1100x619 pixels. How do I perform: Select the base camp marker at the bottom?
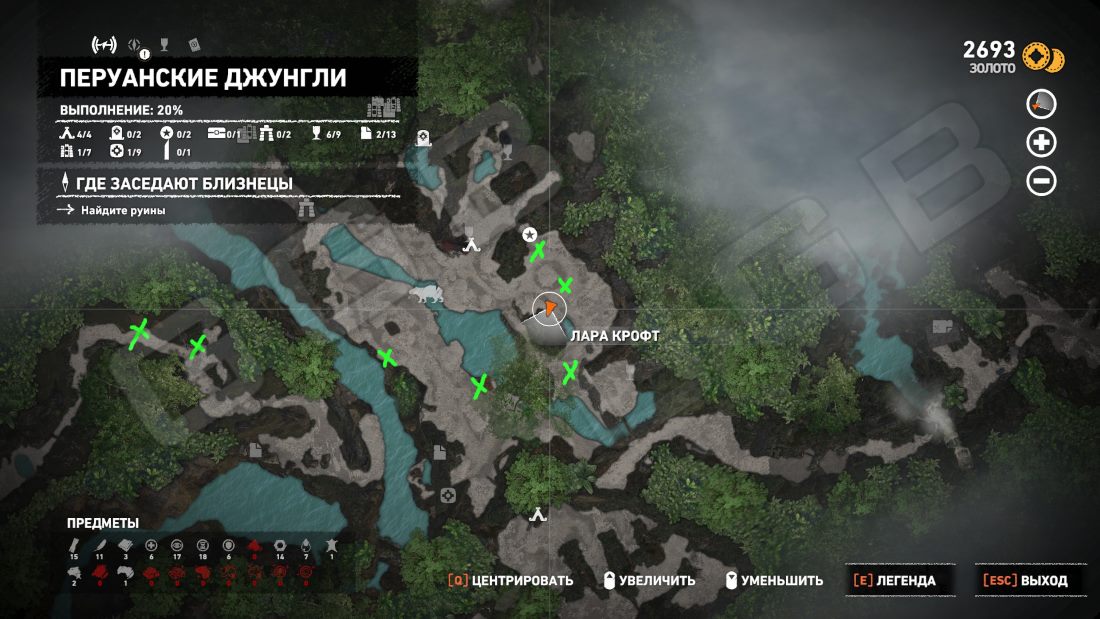click(x=538, y=516)
